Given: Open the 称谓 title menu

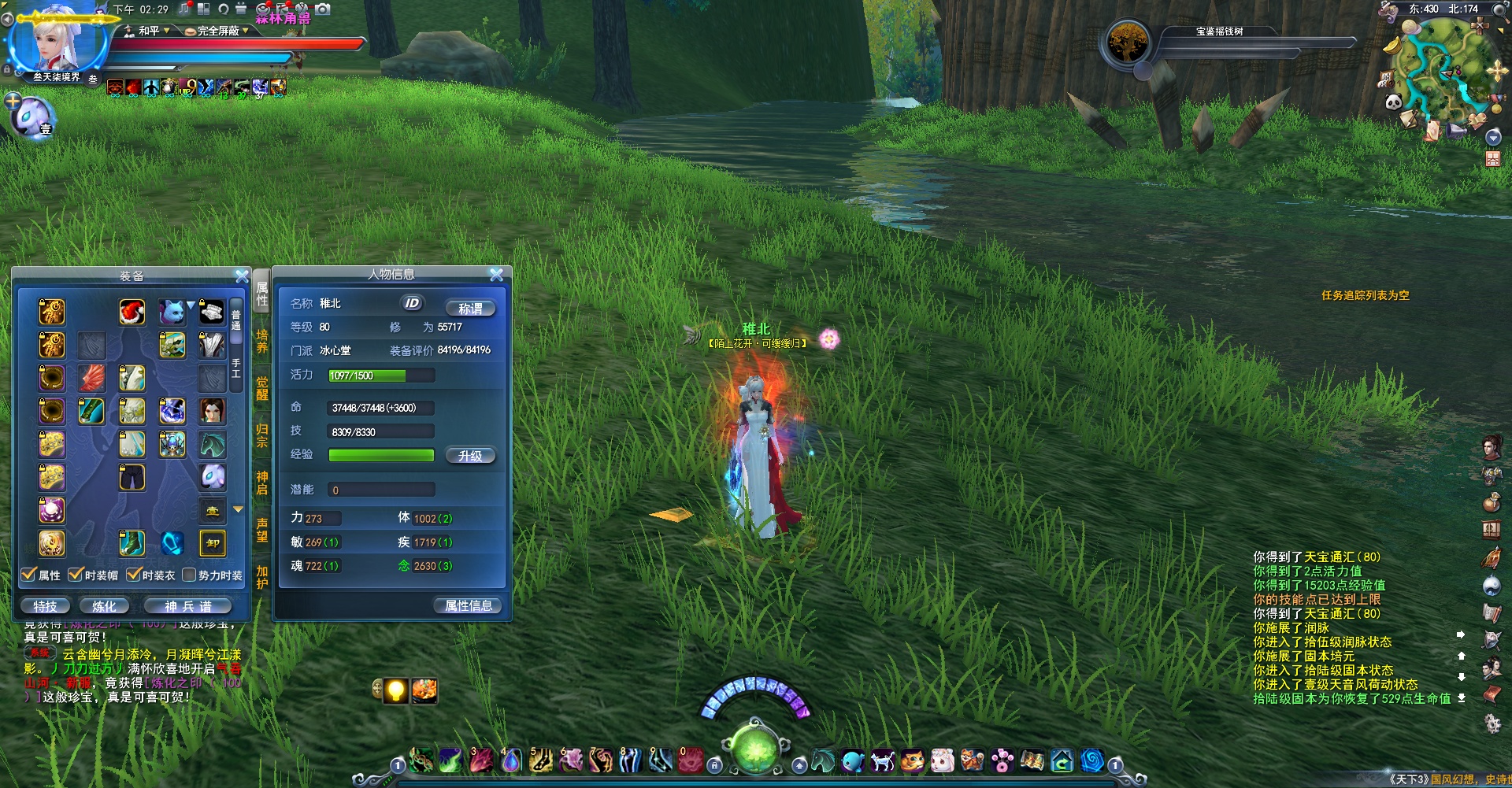Looking at the screenshot, I should pyautogui.click(x=470, y=309).
